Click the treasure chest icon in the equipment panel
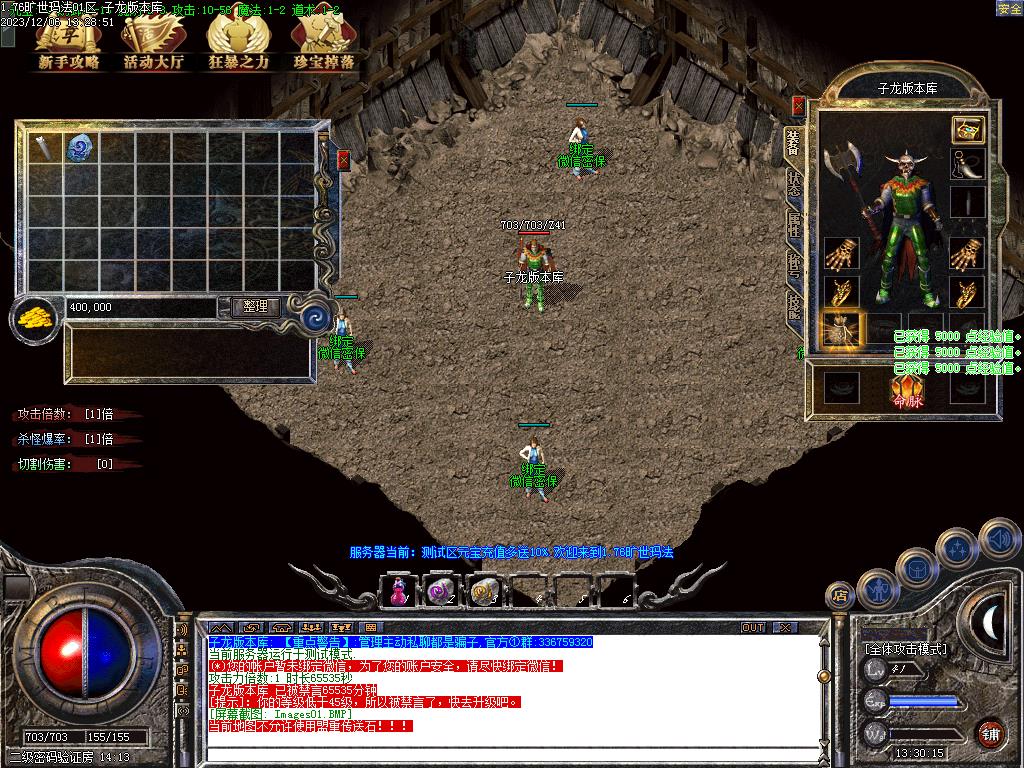The image size is (1024, 768). (967, 129)
